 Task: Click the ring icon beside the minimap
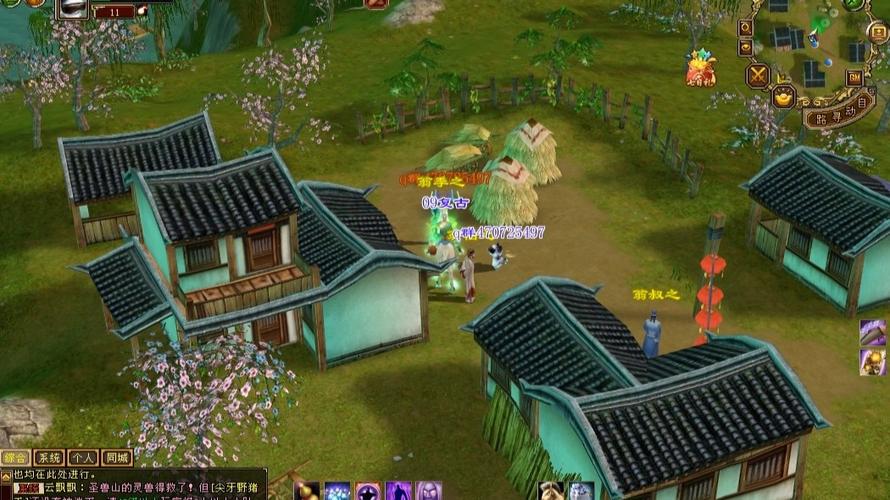[745, 29]
